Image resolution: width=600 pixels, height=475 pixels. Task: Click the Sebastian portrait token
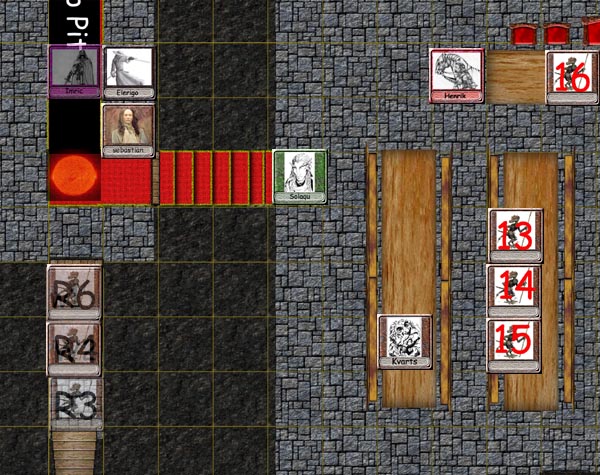pyautogui.click(x=128, y=130)
